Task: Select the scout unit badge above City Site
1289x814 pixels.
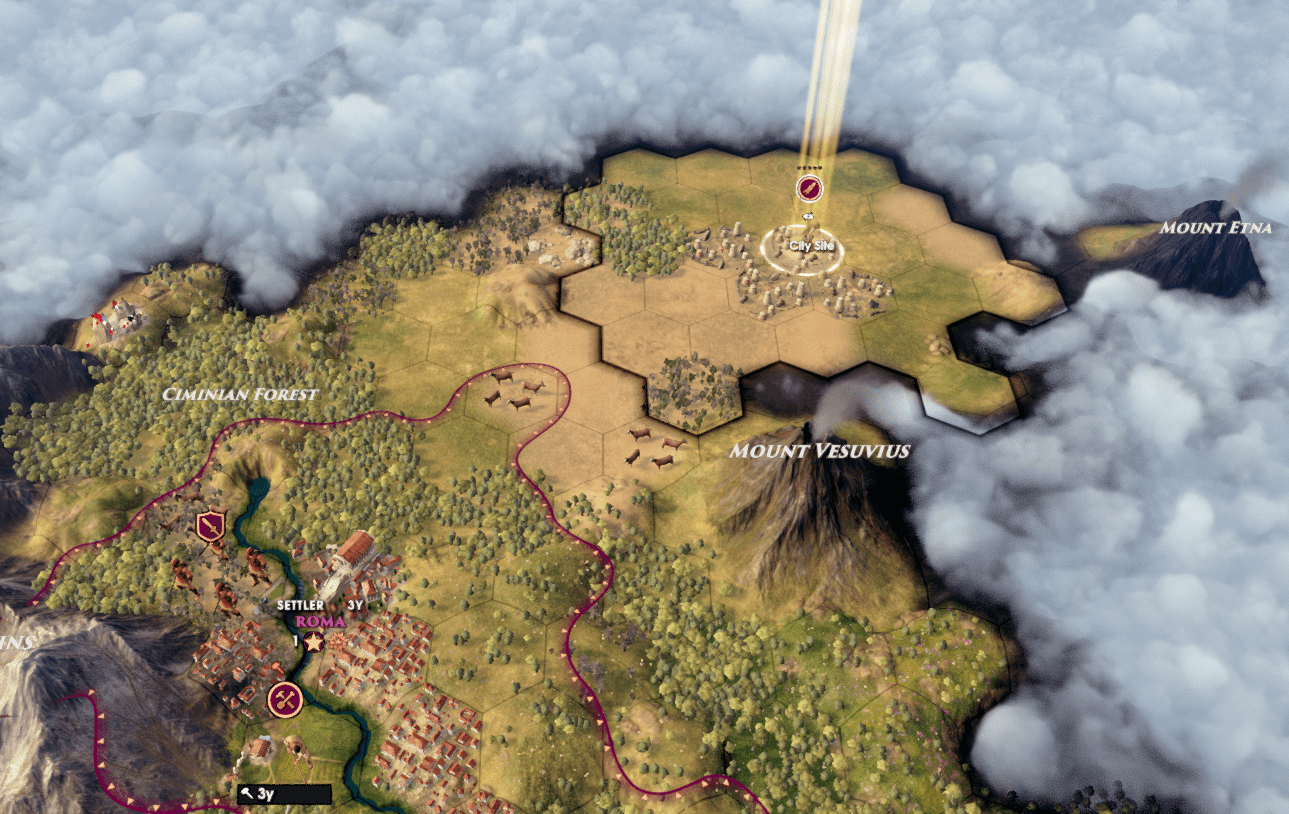Action: point(808,187)
